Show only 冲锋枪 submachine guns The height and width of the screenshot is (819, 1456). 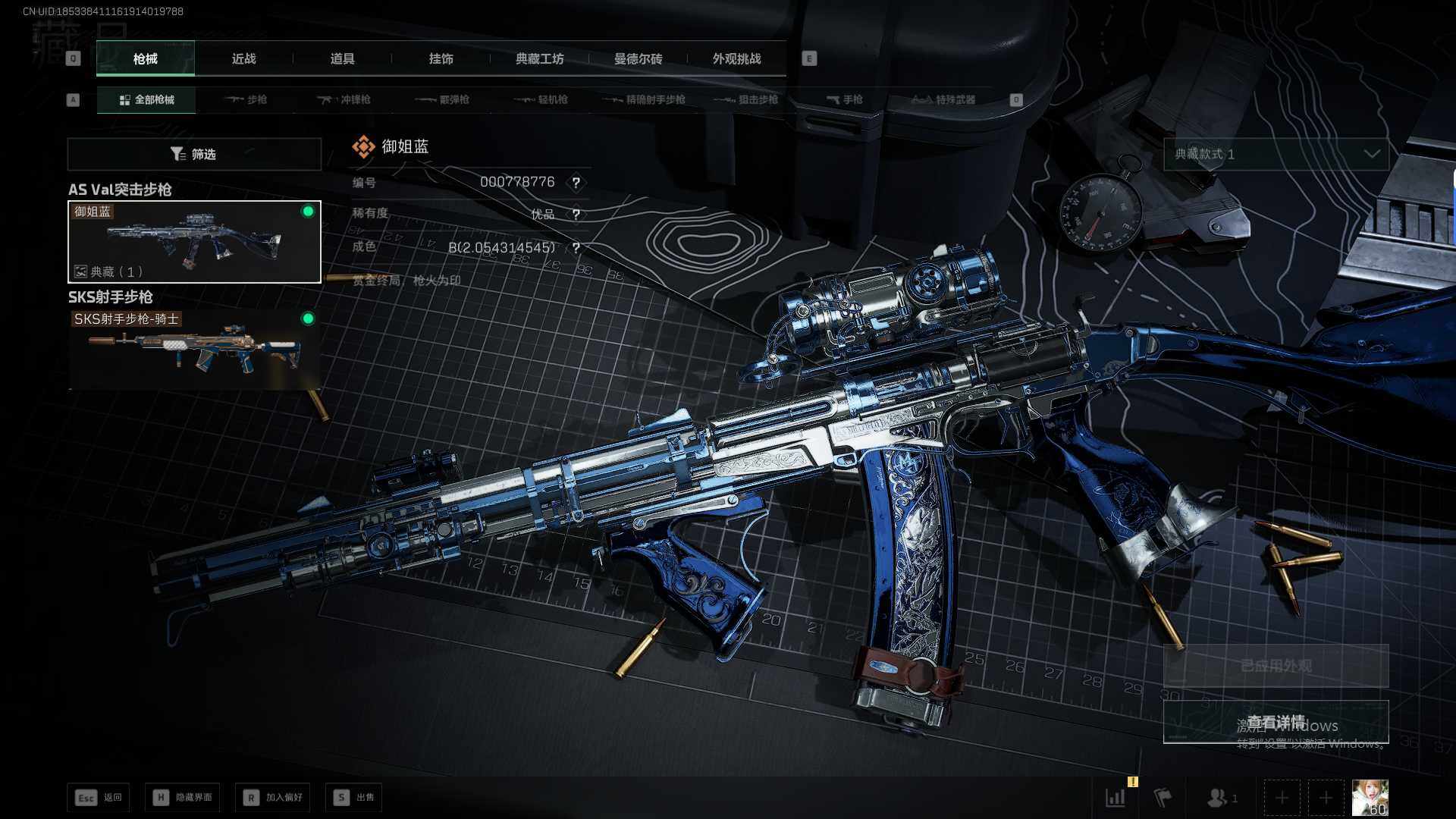coord(344,99)
